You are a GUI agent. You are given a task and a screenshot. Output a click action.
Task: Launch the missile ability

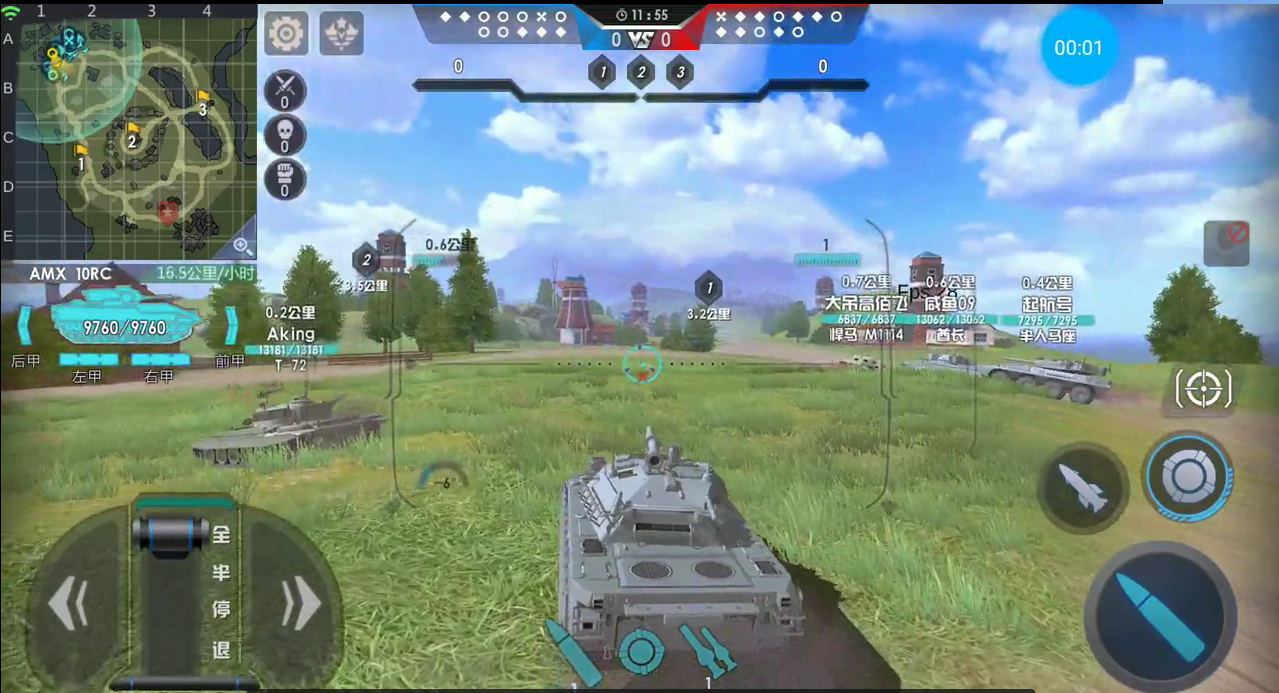coord(1083,489)
